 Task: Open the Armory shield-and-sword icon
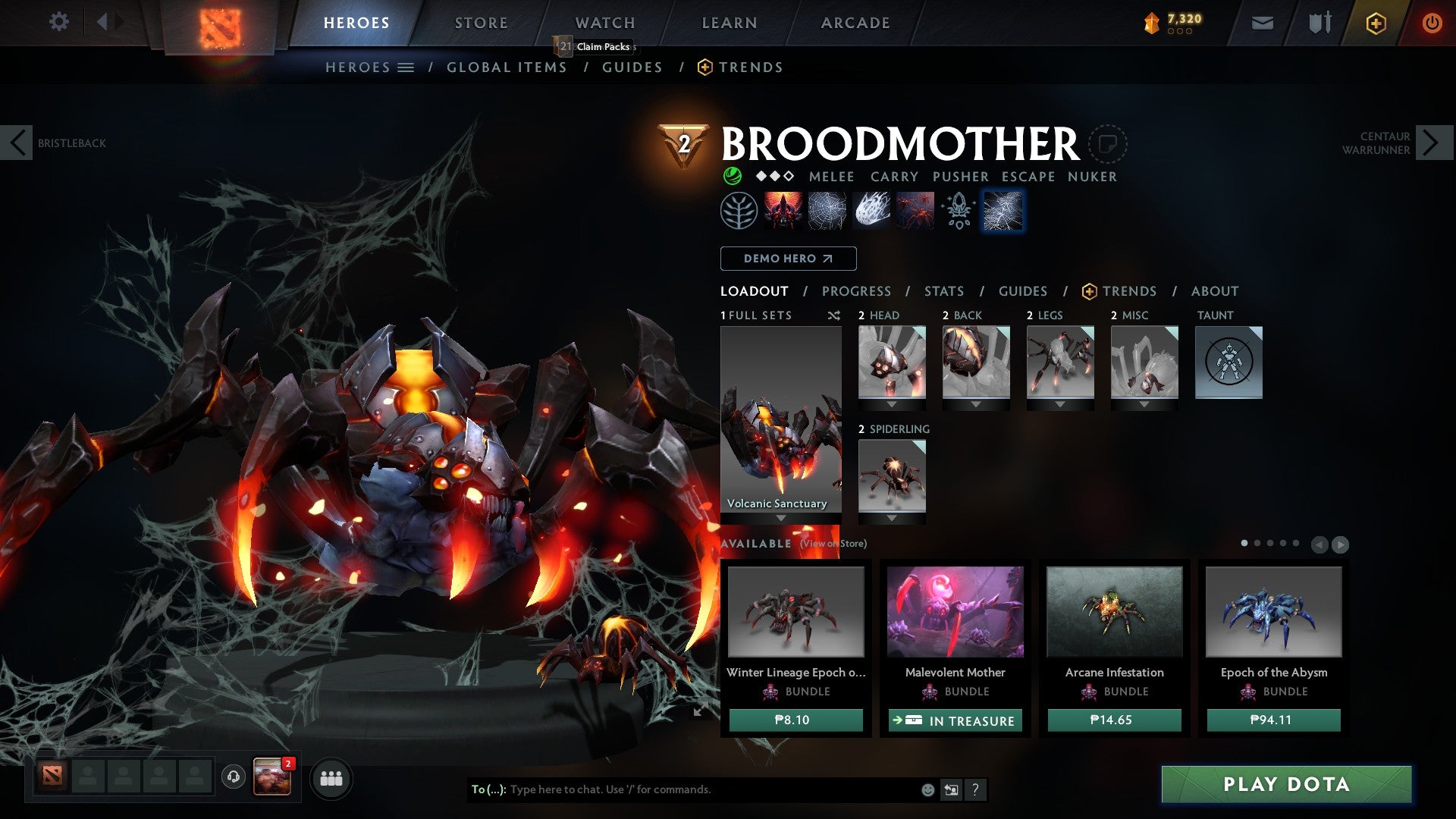[1319, 23]
